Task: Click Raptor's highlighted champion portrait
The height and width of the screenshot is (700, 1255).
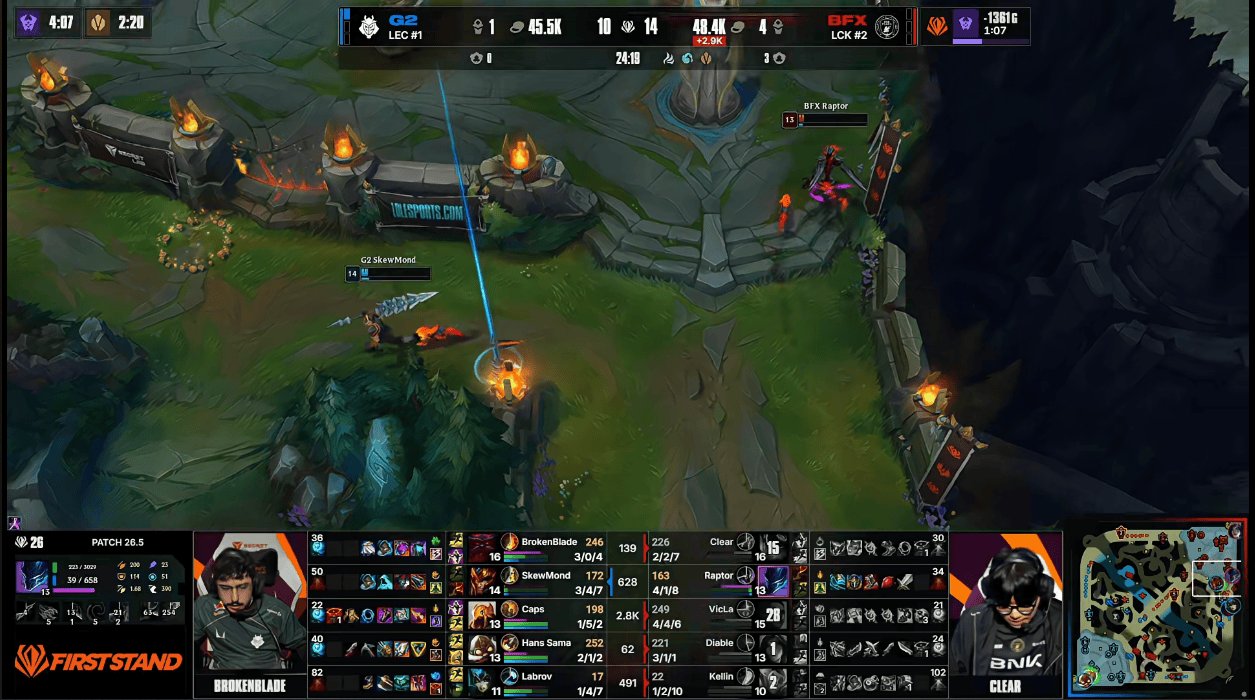Action: pos(772,581)
